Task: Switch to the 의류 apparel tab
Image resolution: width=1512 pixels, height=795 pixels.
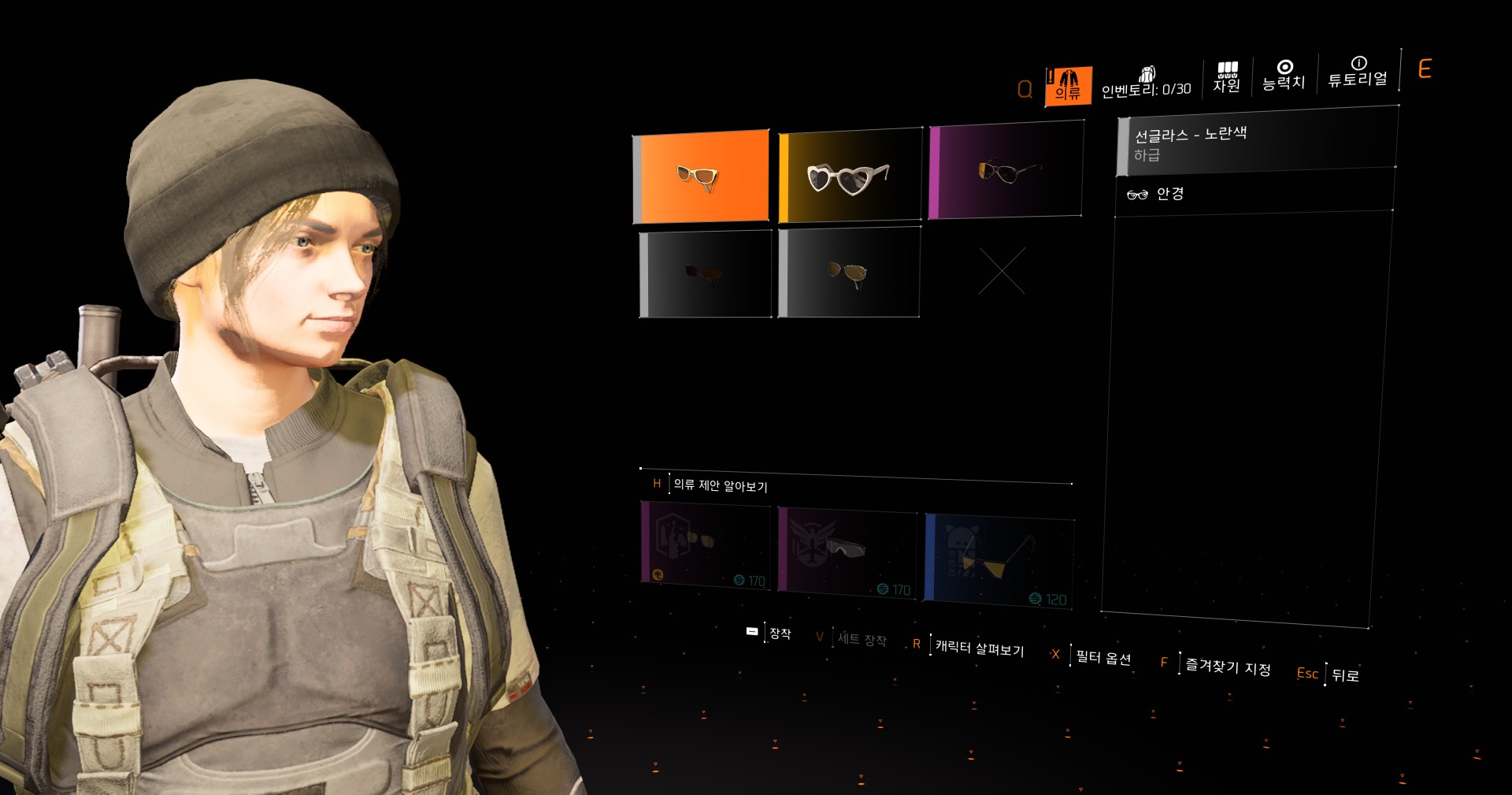Action: click(1068, 86)
